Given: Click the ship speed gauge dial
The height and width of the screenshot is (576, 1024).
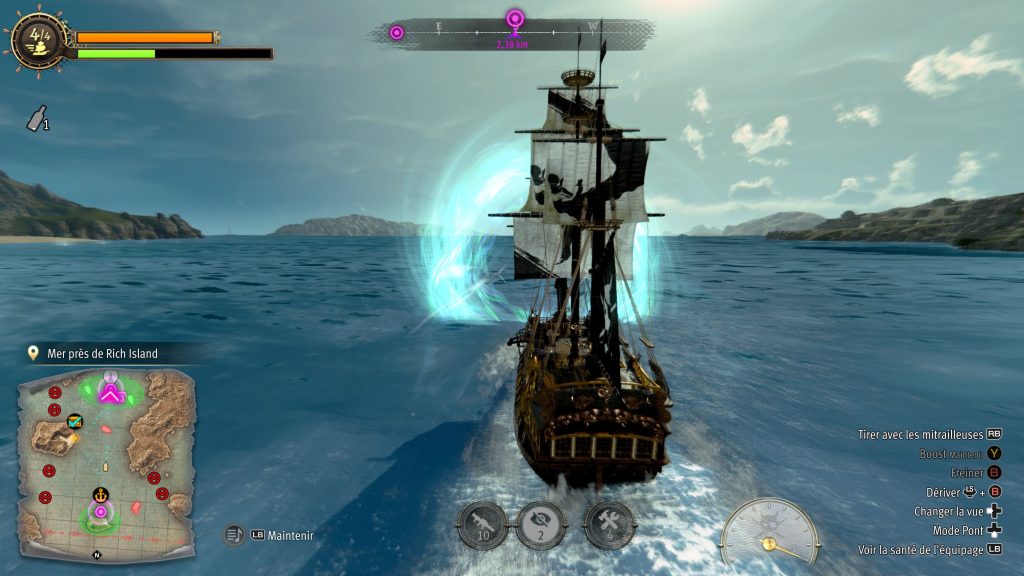Looking at the screenshot, I should click(x=769, y=532).
